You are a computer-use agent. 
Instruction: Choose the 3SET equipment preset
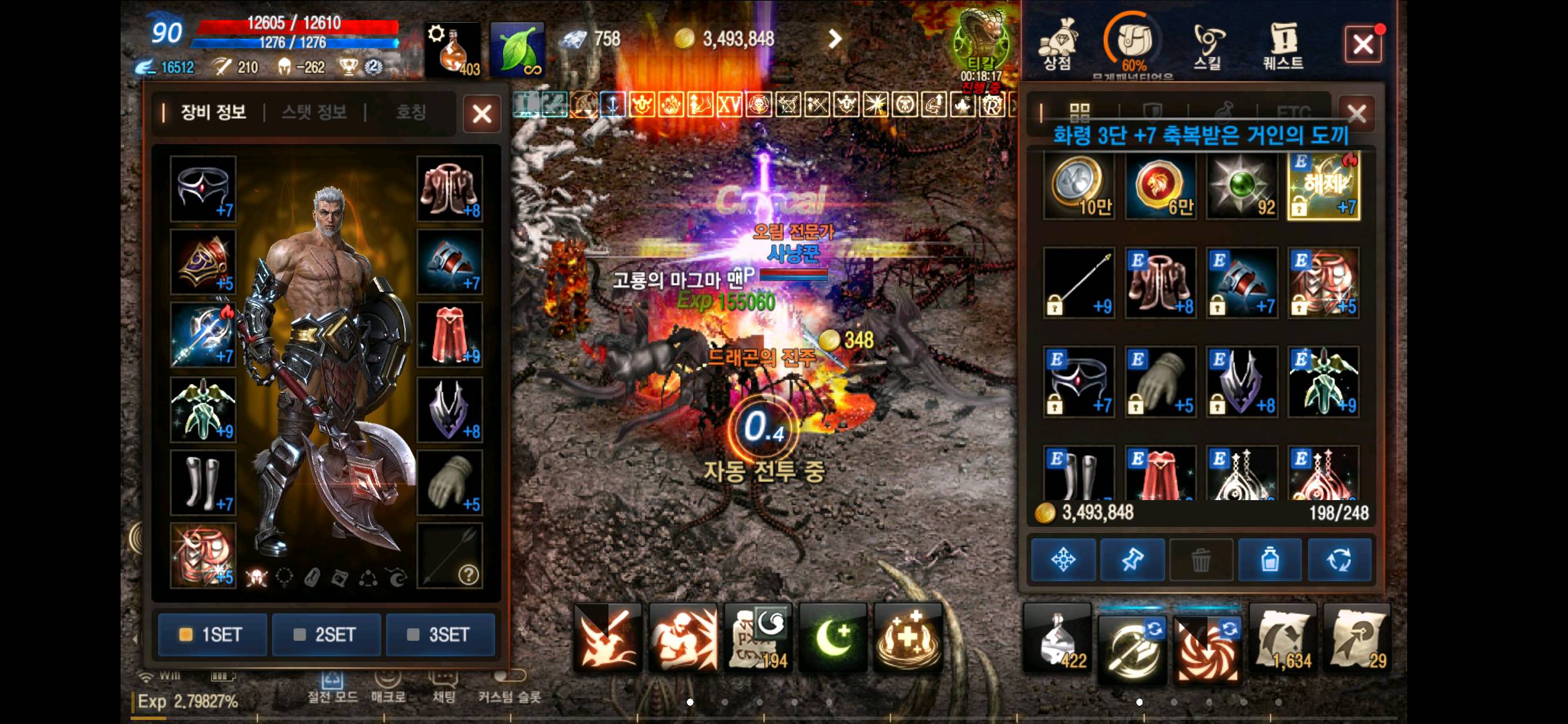[440, 634]
